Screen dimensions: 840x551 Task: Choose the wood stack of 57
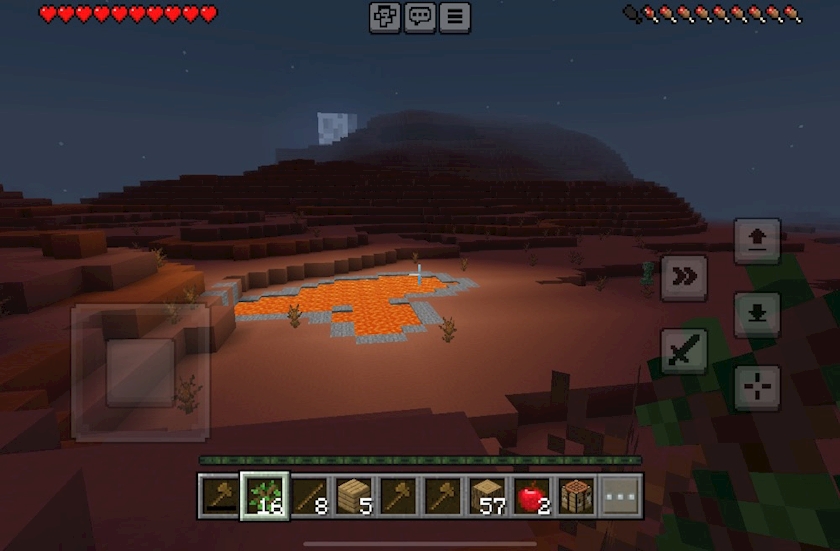click(487, 495)
